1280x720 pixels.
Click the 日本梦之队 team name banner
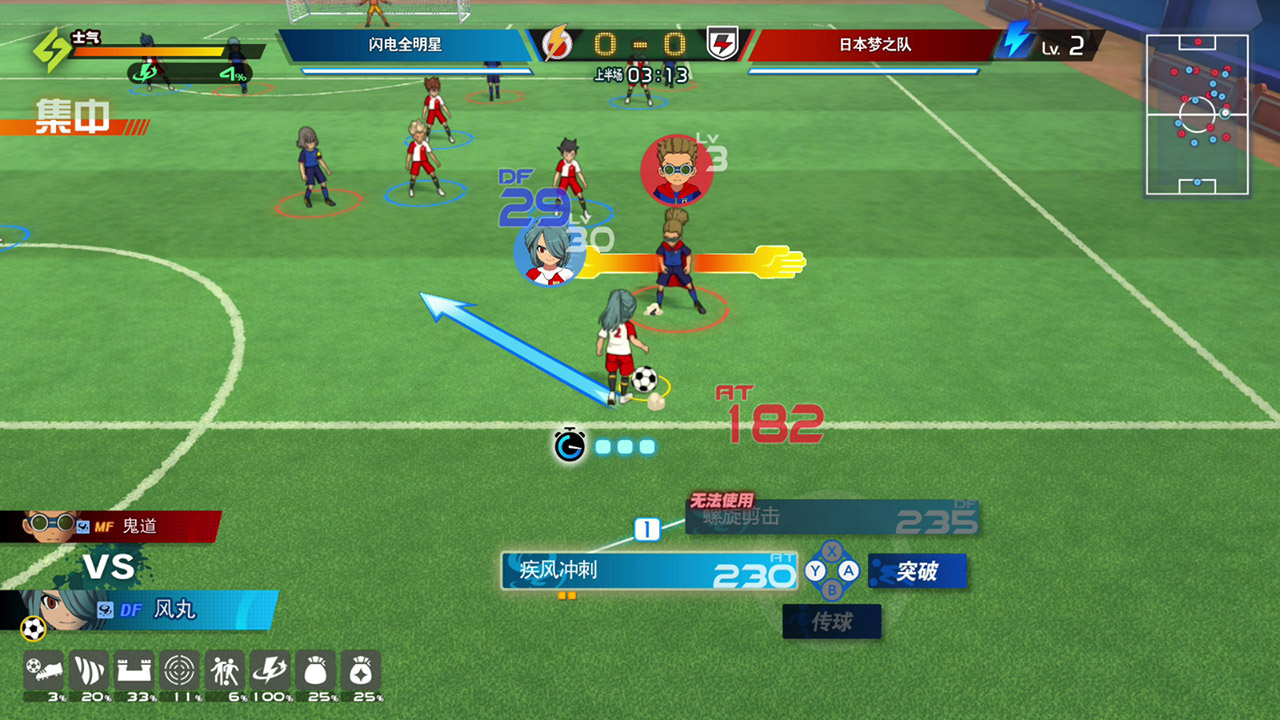pyautogui.click(x=874, y=45)
